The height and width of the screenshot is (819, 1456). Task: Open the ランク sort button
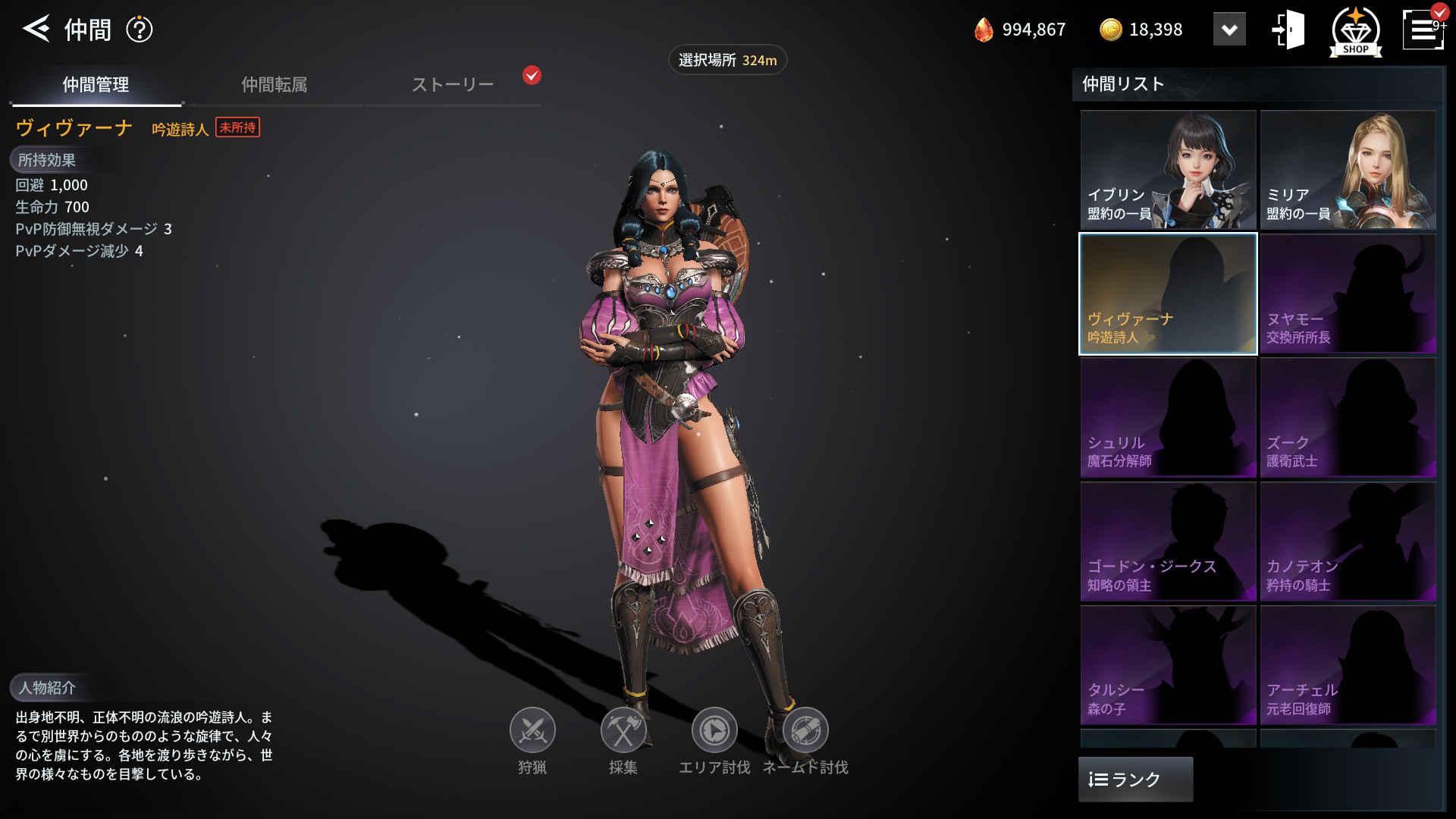coord(1135,779)
